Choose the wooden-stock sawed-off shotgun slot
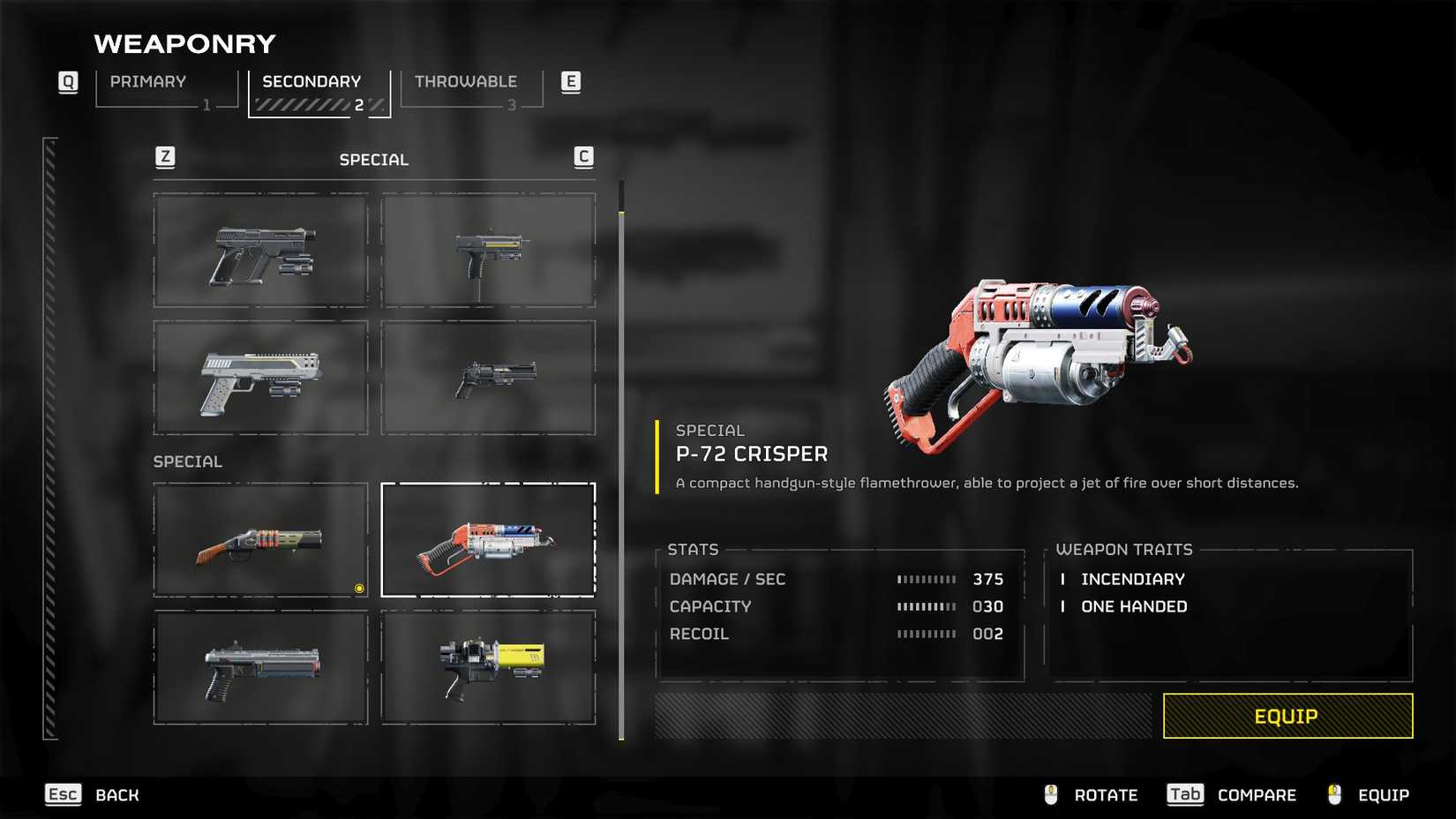 (260, 540)
